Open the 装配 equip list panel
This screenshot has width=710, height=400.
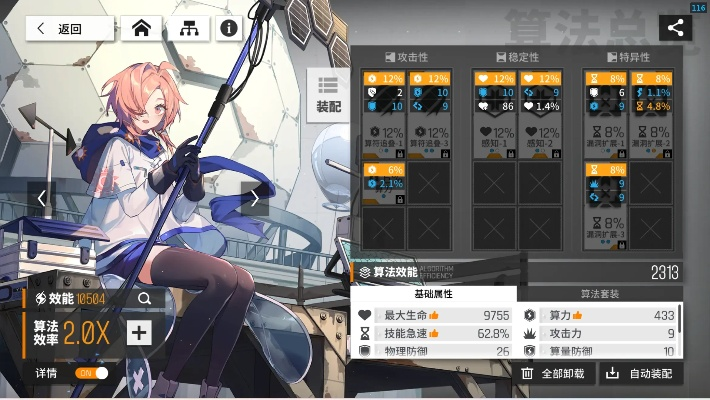coord(328,94)
